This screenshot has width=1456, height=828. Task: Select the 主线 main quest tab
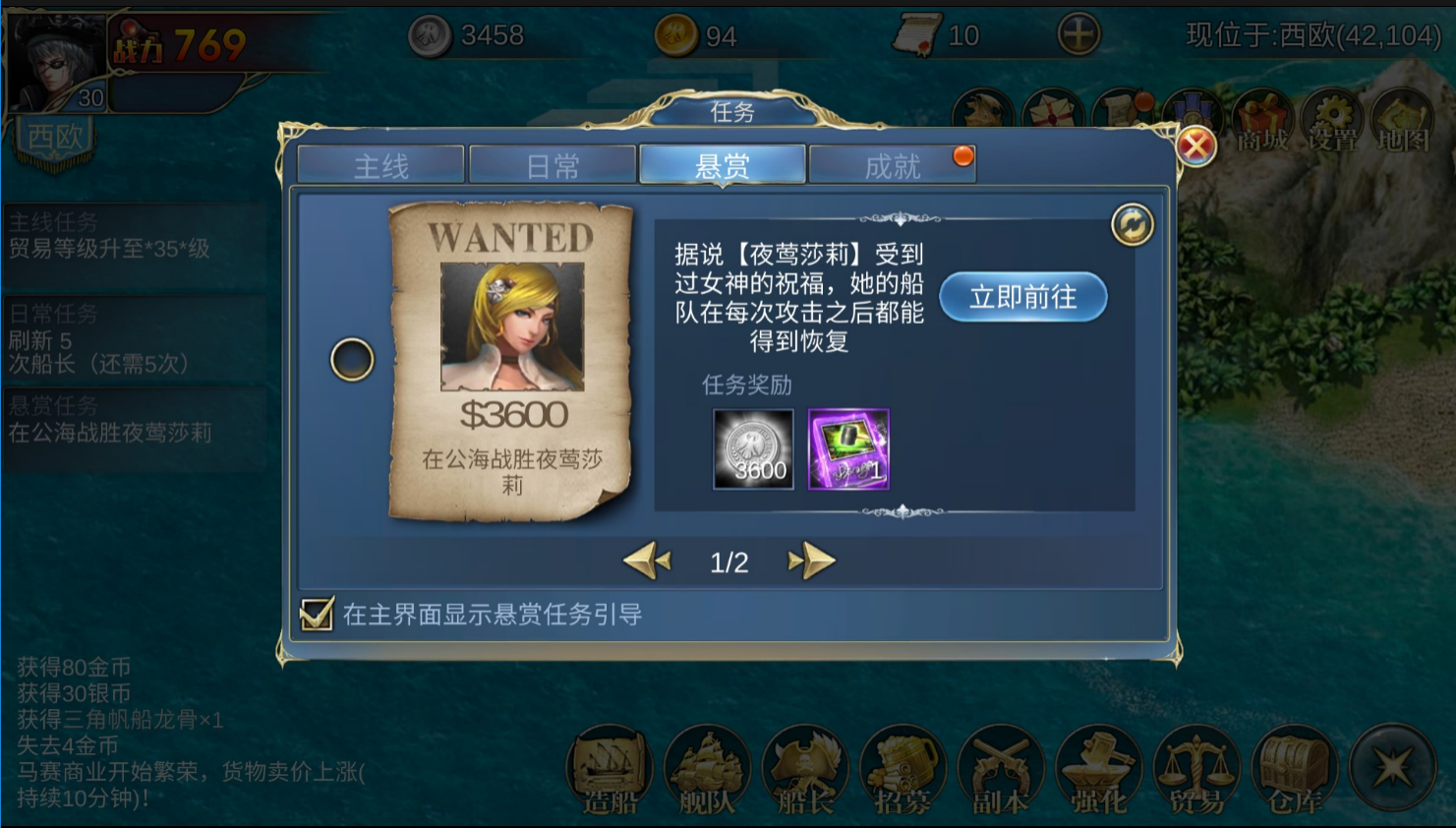(x=383, y=164)
